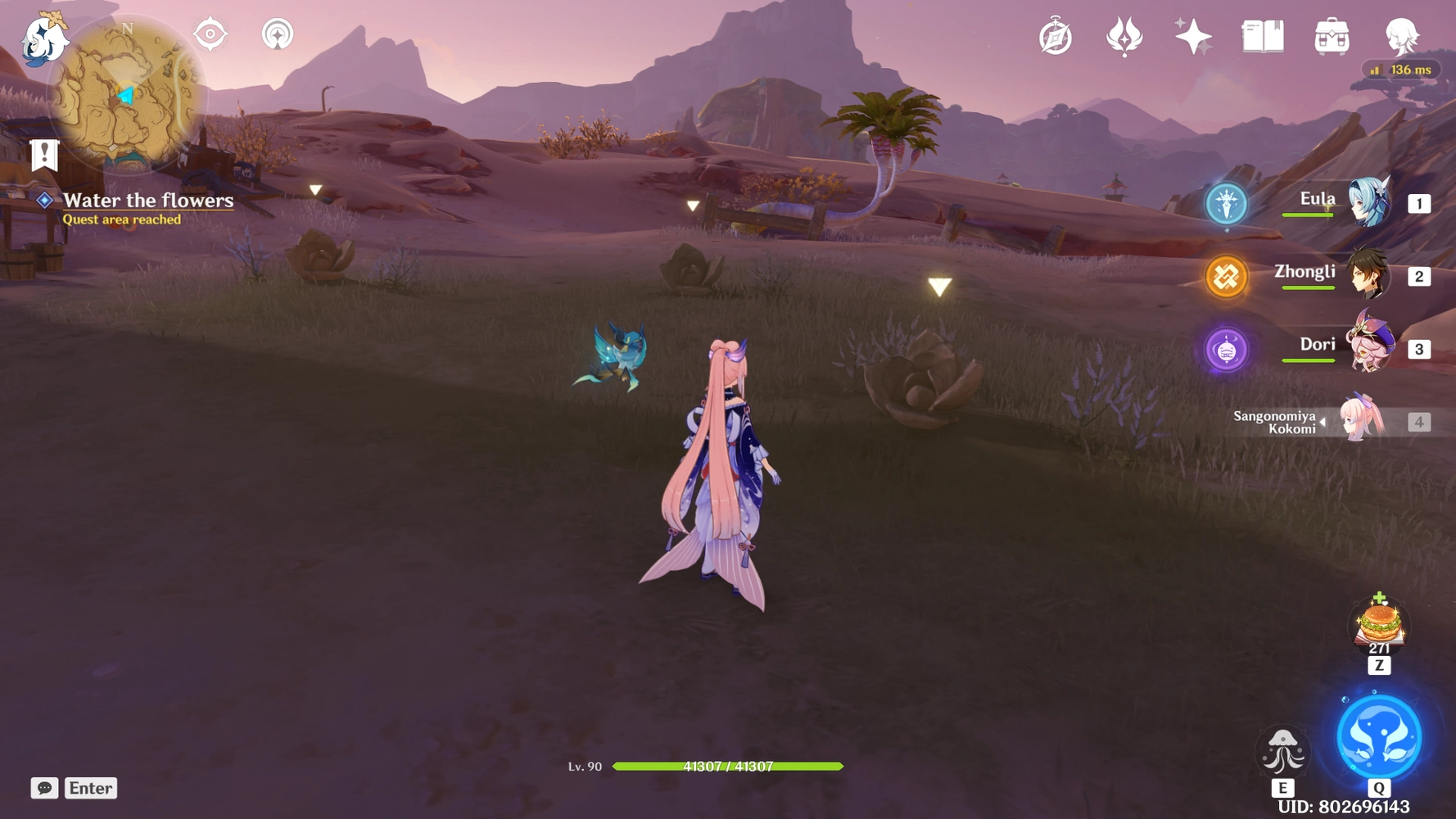This screenshot has width=1456, height=819.
Task: Open the Guide compass icon
Action: pyautogui.click(x=1056, y=34)
